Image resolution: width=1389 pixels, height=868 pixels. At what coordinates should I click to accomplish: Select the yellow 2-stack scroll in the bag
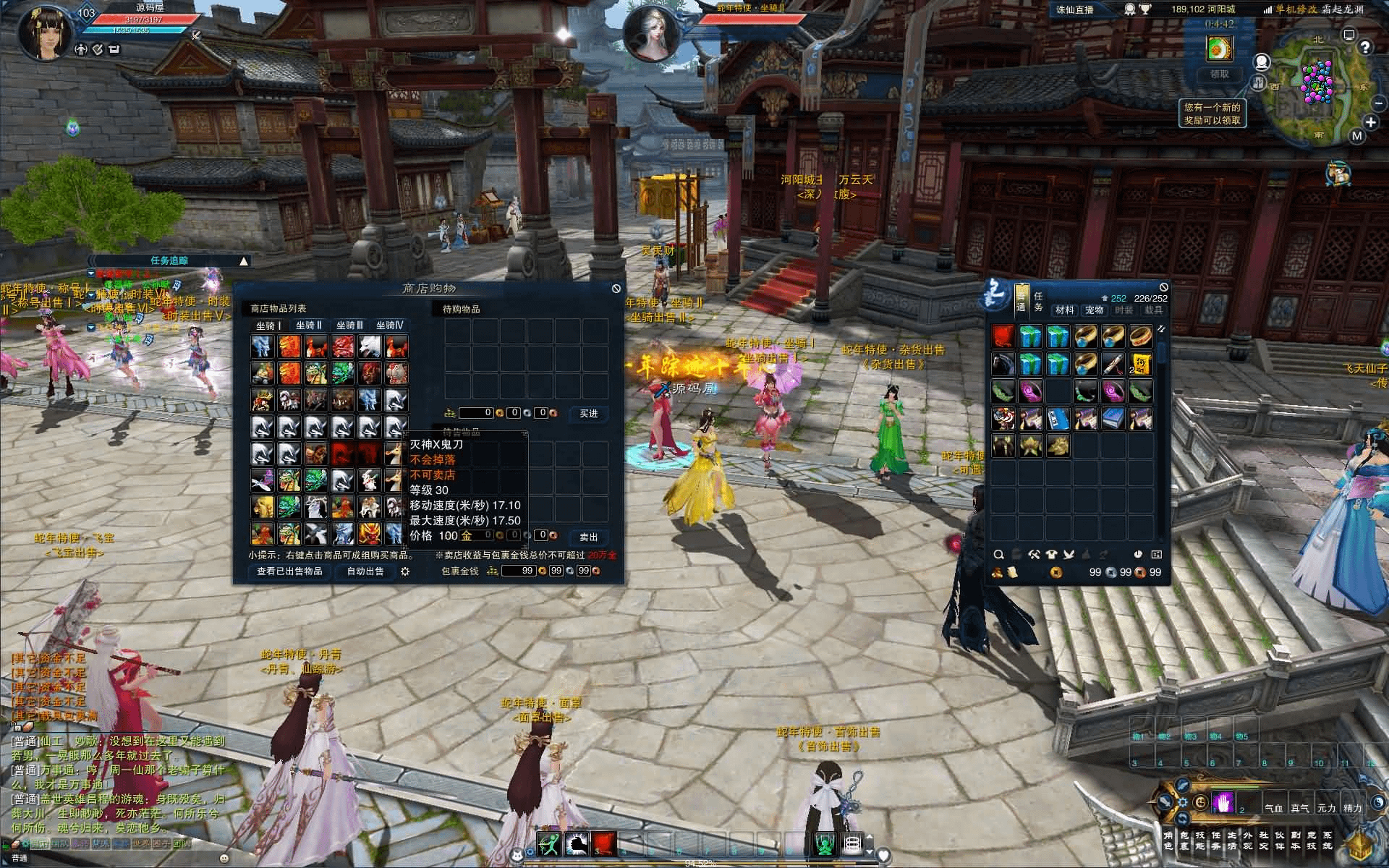(1140, 364)
